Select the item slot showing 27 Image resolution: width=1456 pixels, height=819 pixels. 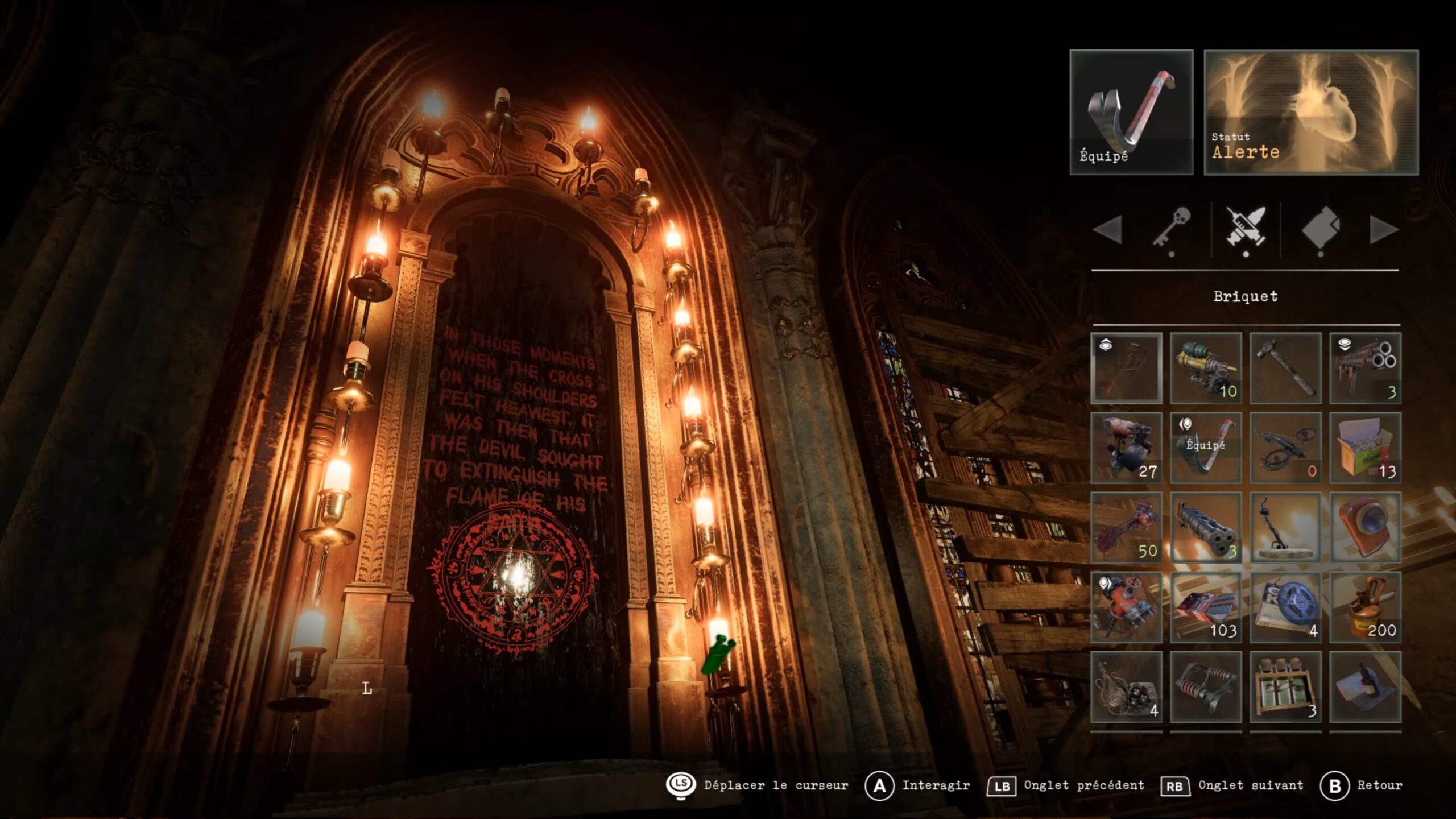pyautogui.click(x=1126, y=448)
